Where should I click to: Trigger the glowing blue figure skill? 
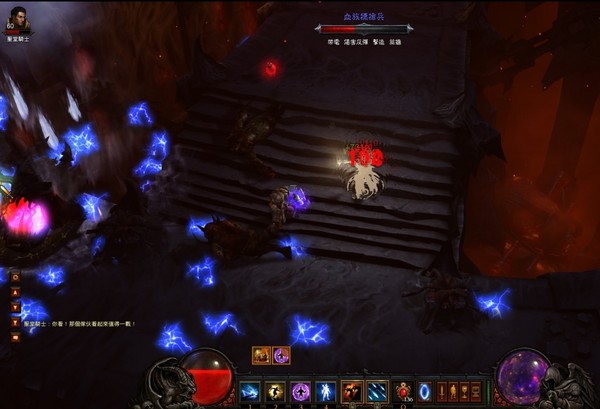[324, 391]
